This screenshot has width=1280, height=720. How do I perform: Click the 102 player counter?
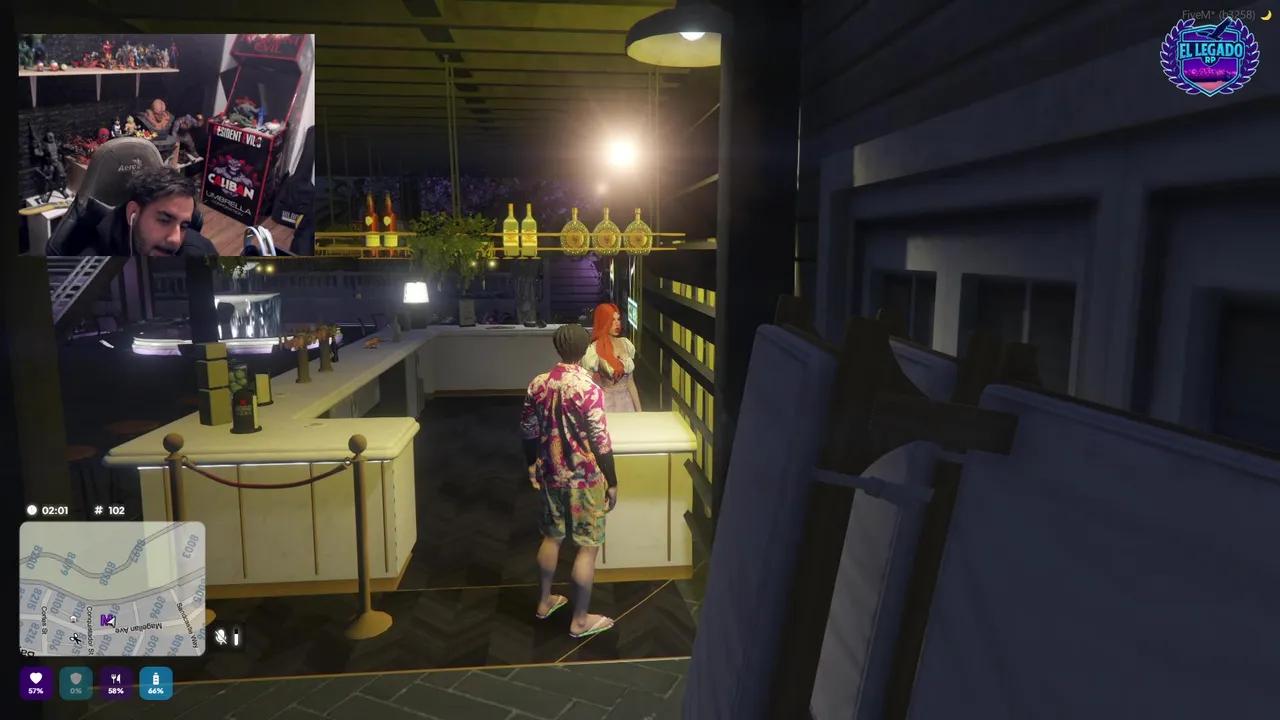coord(115,510)
